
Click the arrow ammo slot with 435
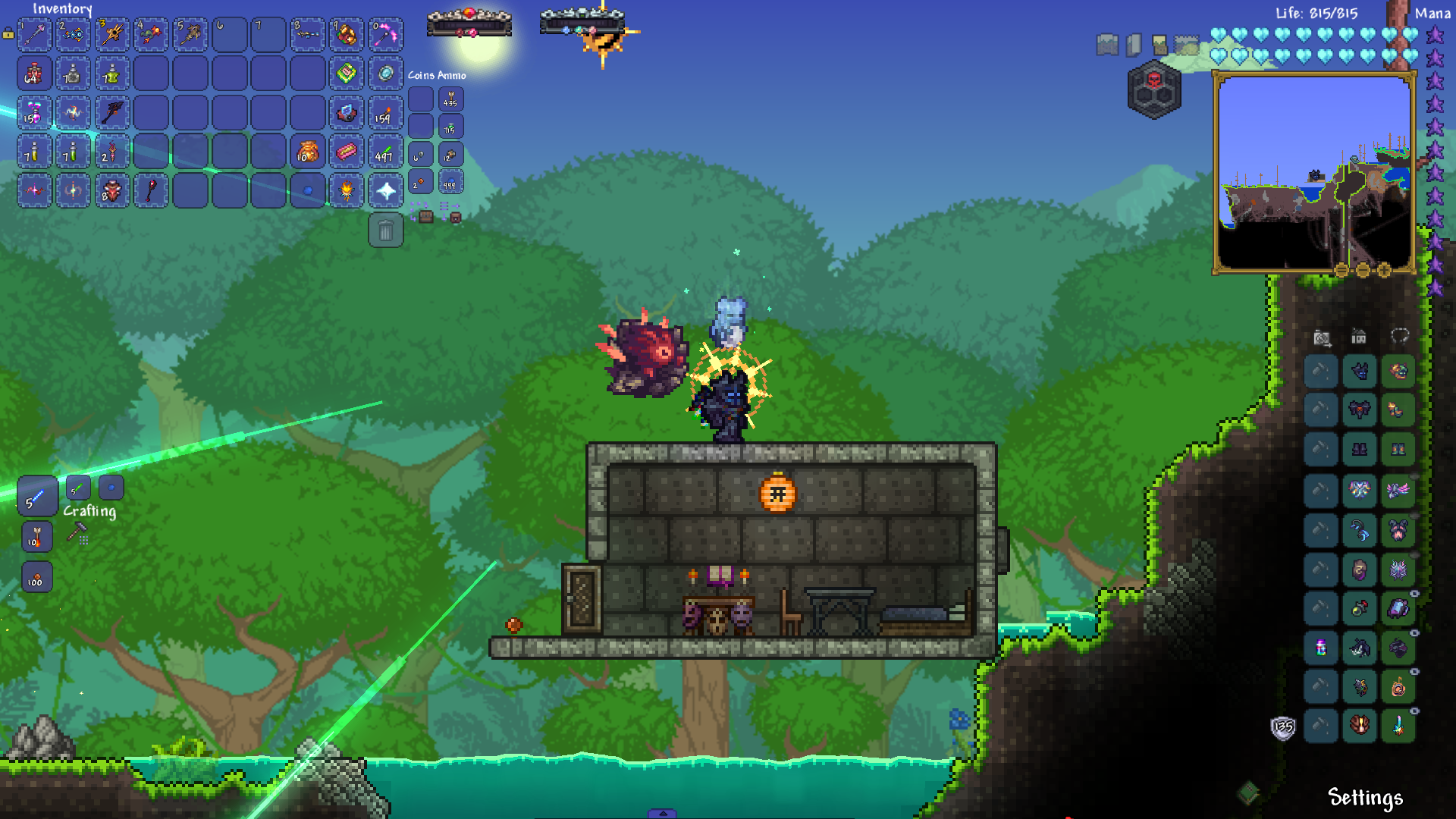450,99
